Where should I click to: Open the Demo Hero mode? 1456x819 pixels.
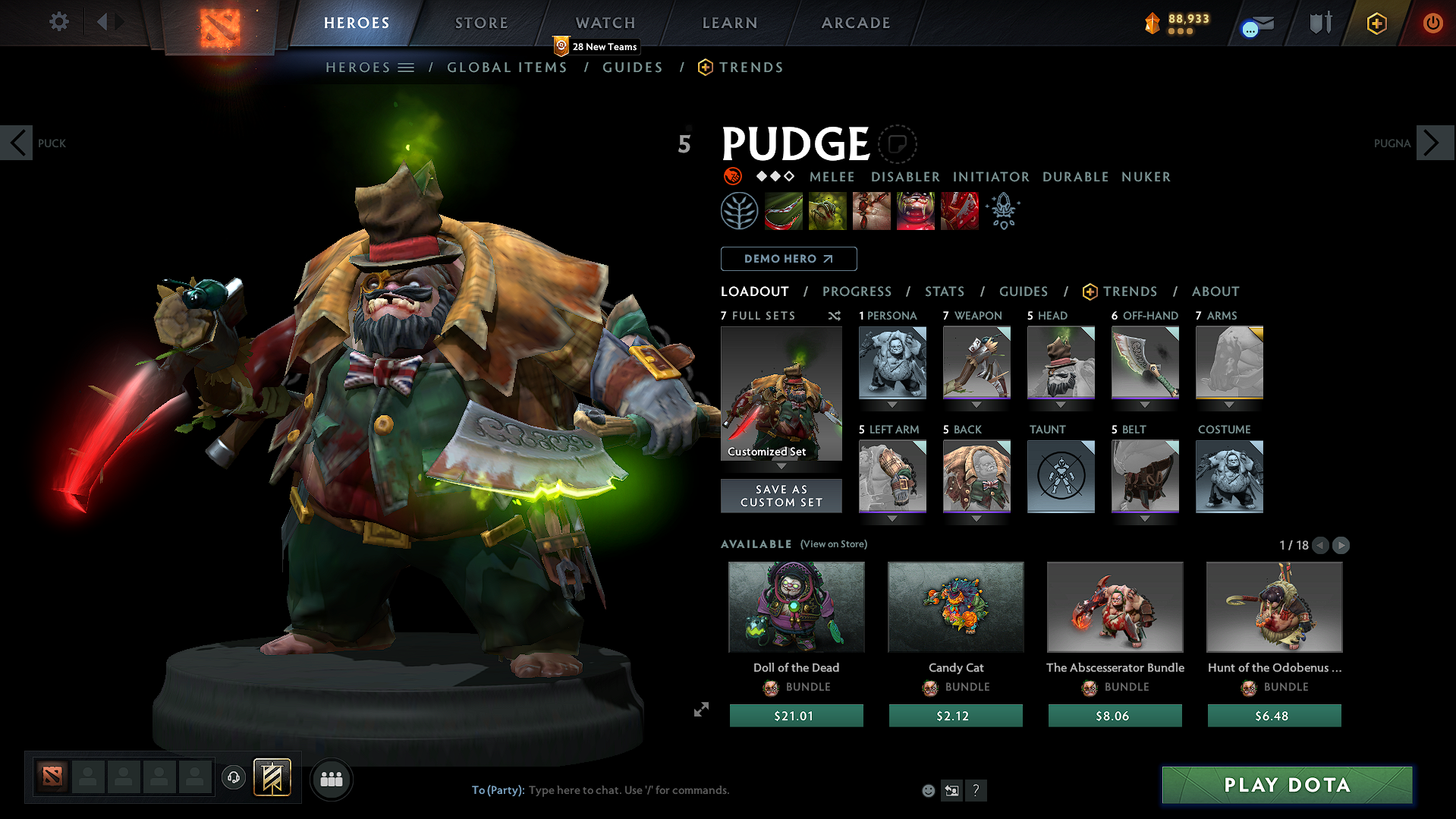tap(788, 259)
